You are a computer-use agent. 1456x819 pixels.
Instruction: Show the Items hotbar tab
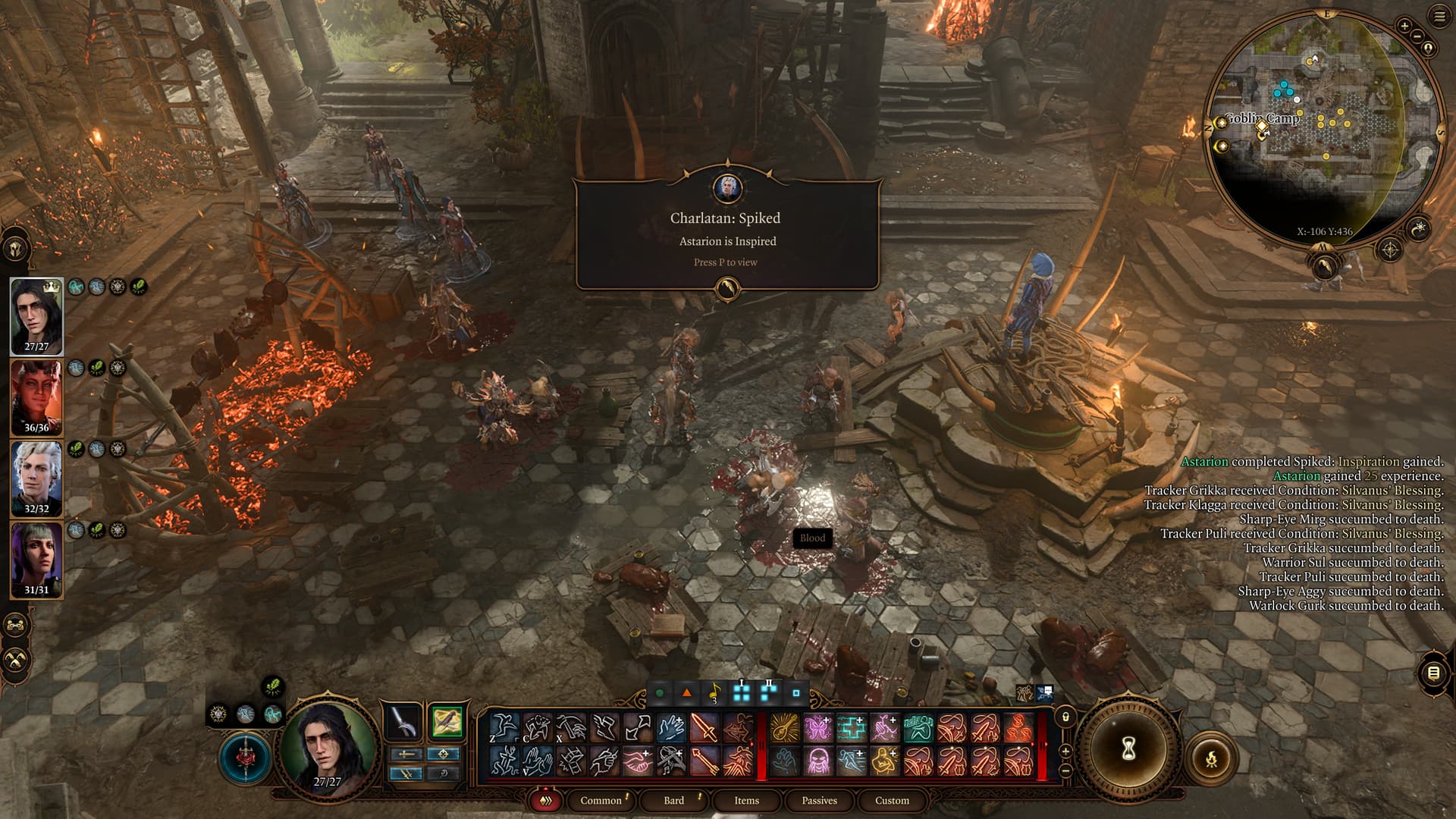pyautogui.click(x=746, y=801)
